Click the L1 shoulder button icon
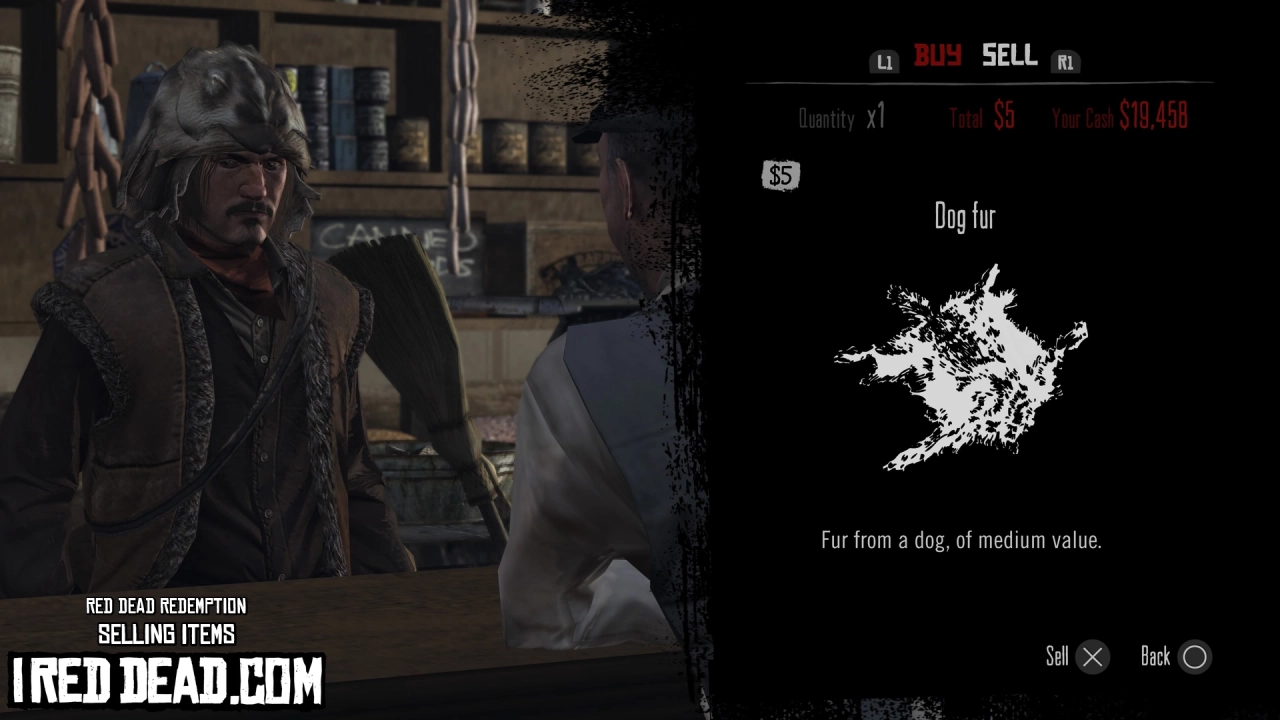 [x=884, y=61]
